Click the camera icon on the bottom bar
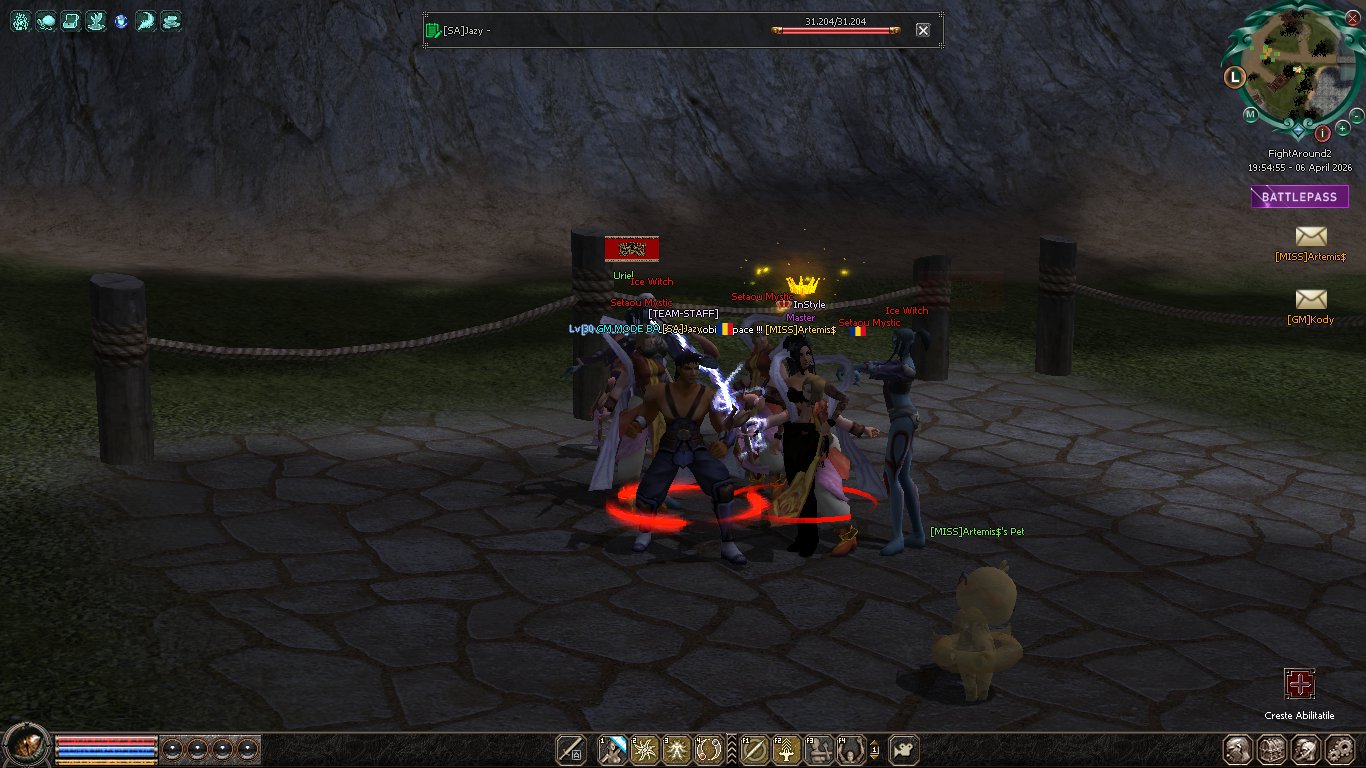 (904, 749)
